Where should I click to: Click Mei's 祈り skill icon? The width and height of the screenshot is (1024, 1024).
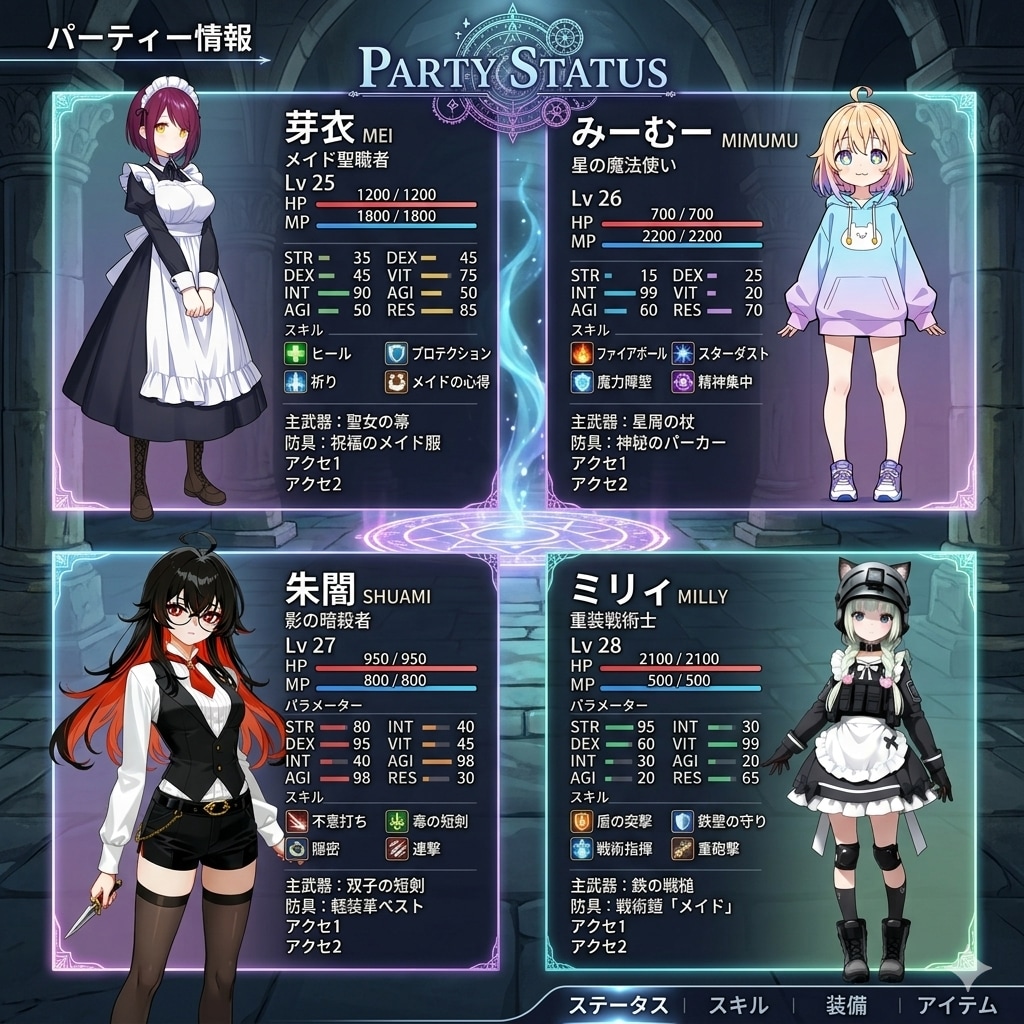[295, 381]
